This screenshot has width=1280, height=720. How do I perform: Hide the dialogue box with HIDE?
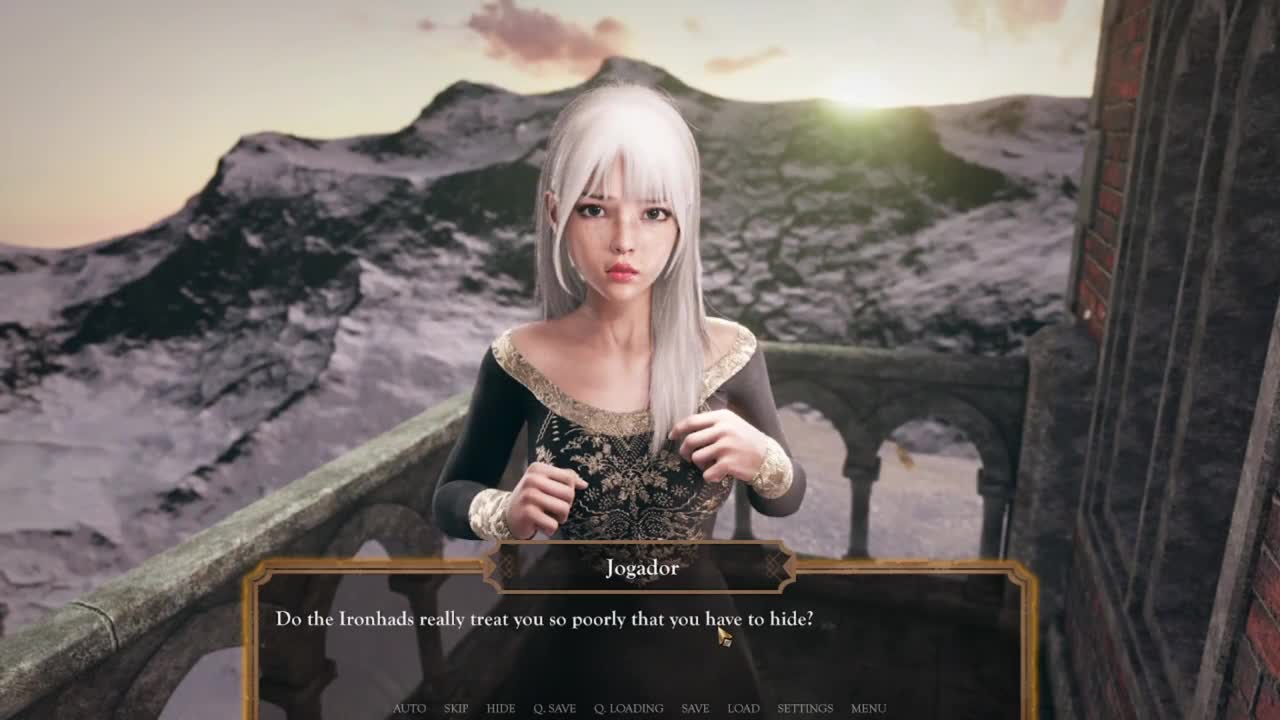(x=501, y=708)
